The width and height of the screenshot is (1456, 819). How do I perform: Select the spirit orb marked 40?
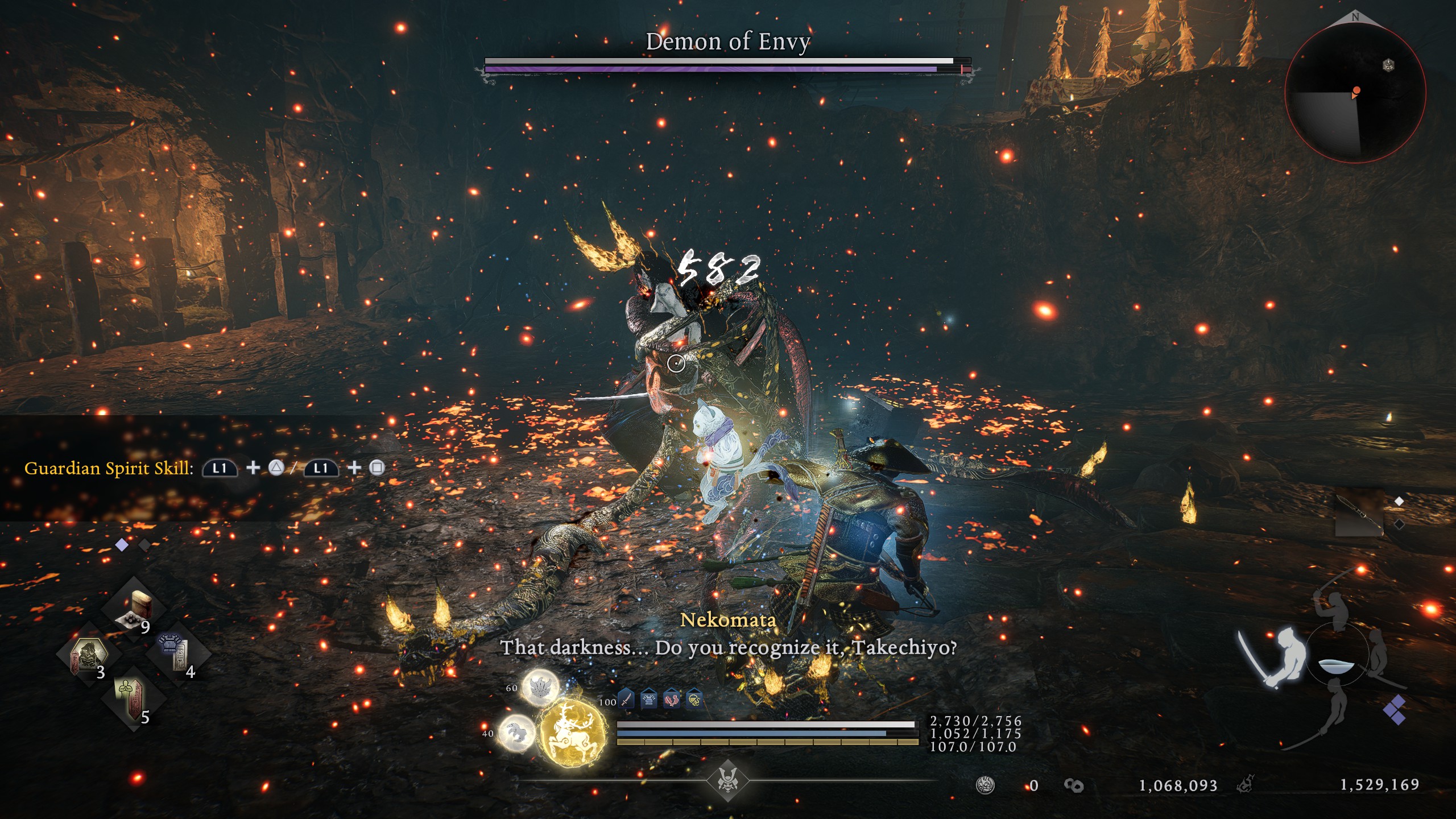[x=516, y=732]
